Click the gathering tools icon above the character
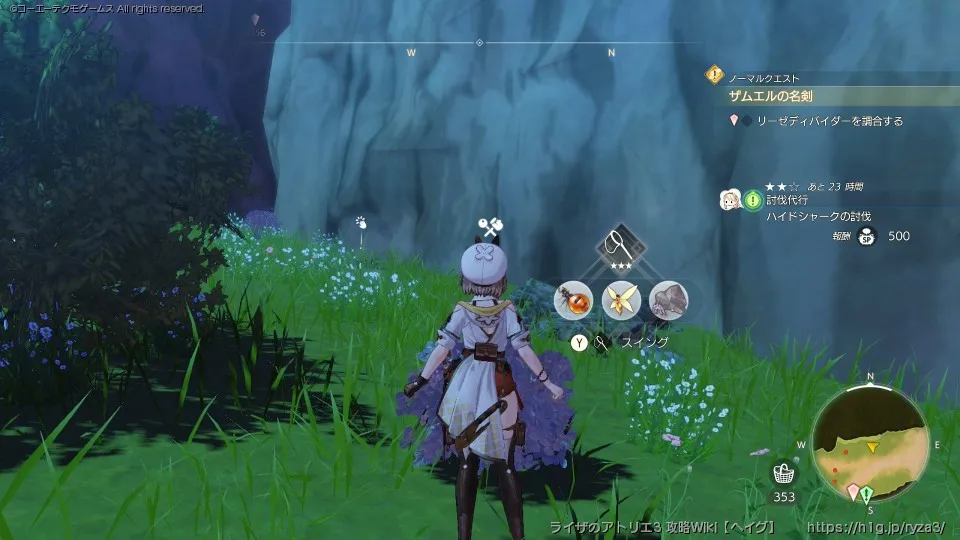960x540 pixels. pos(489,226)
